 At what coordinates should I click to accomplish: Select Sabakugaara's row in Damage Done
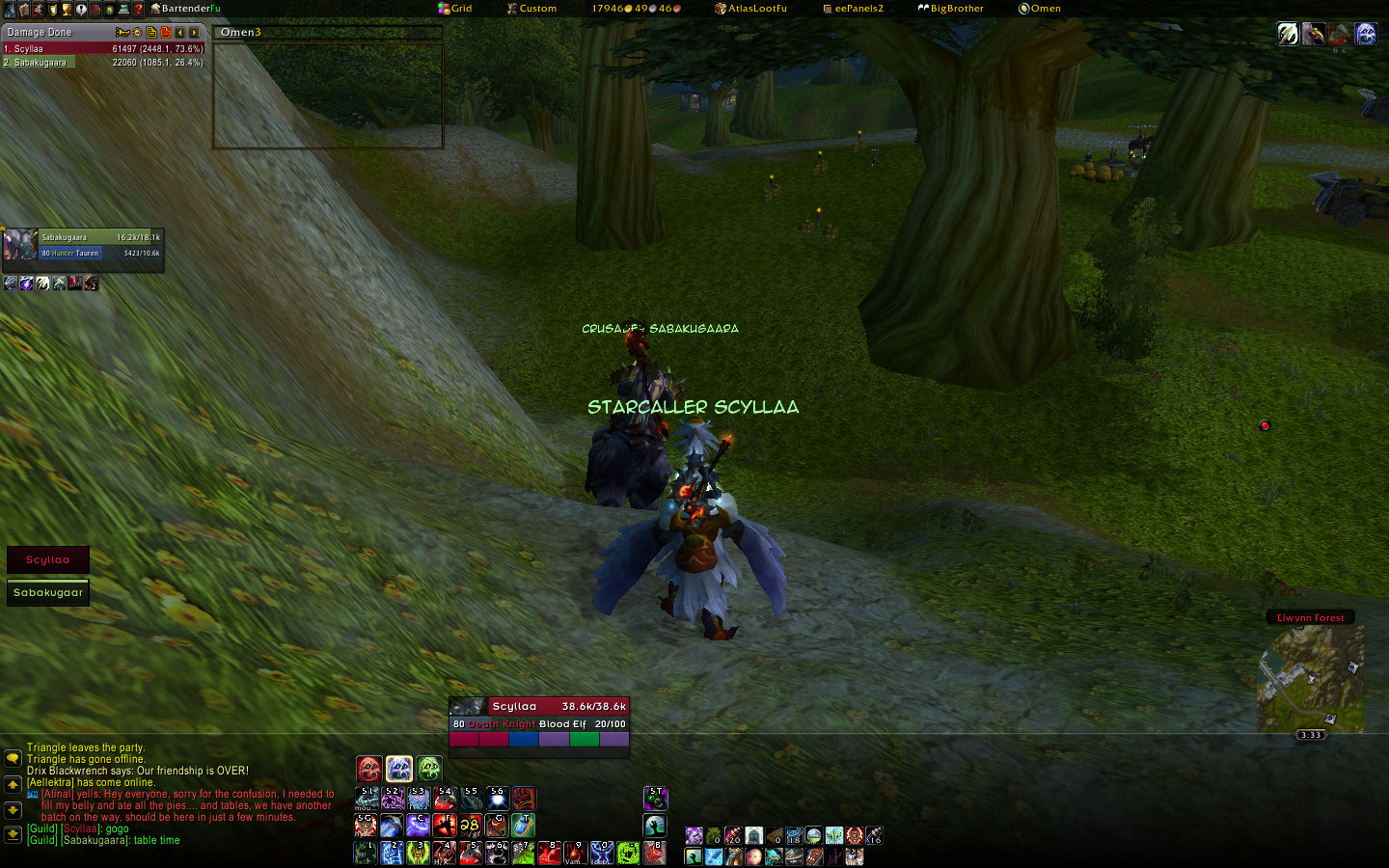click(x=102, y=63)
